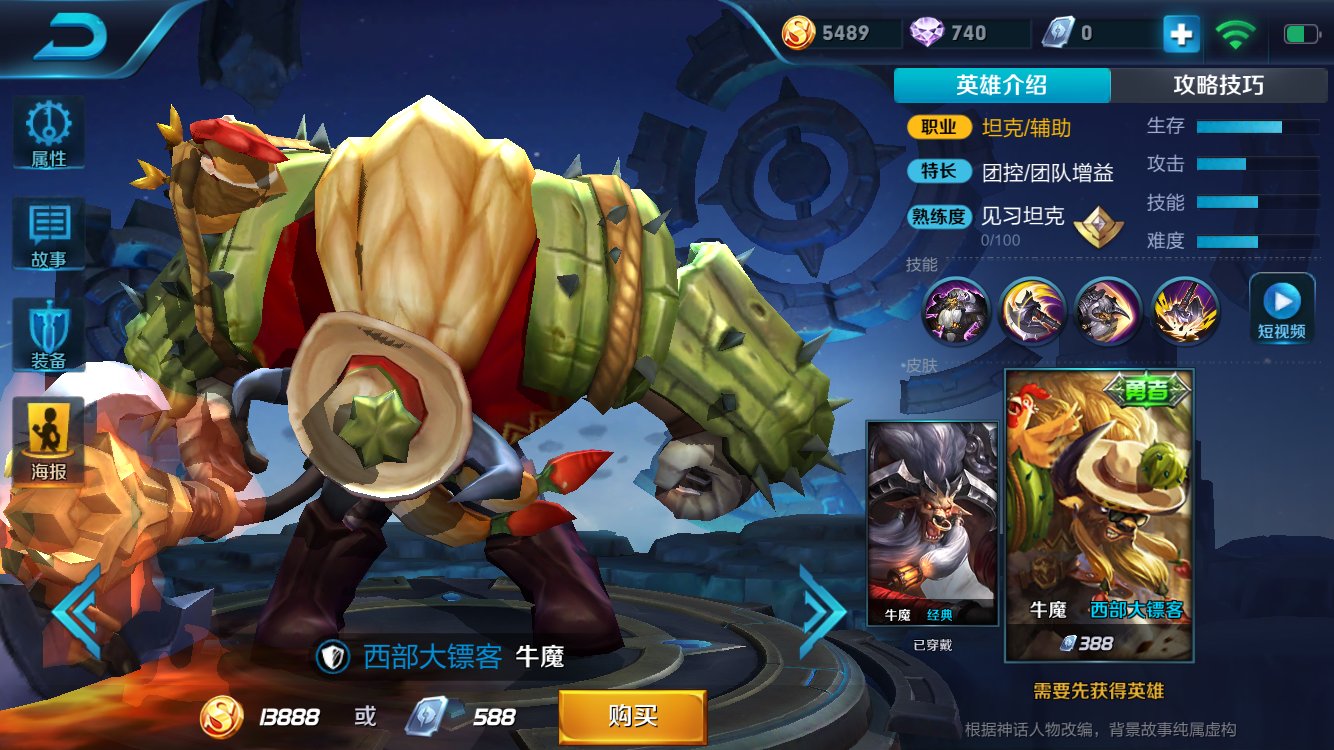Screen dimensions: 1334x750
Task: Show the 海报 poster view
Action: (48, 438)
